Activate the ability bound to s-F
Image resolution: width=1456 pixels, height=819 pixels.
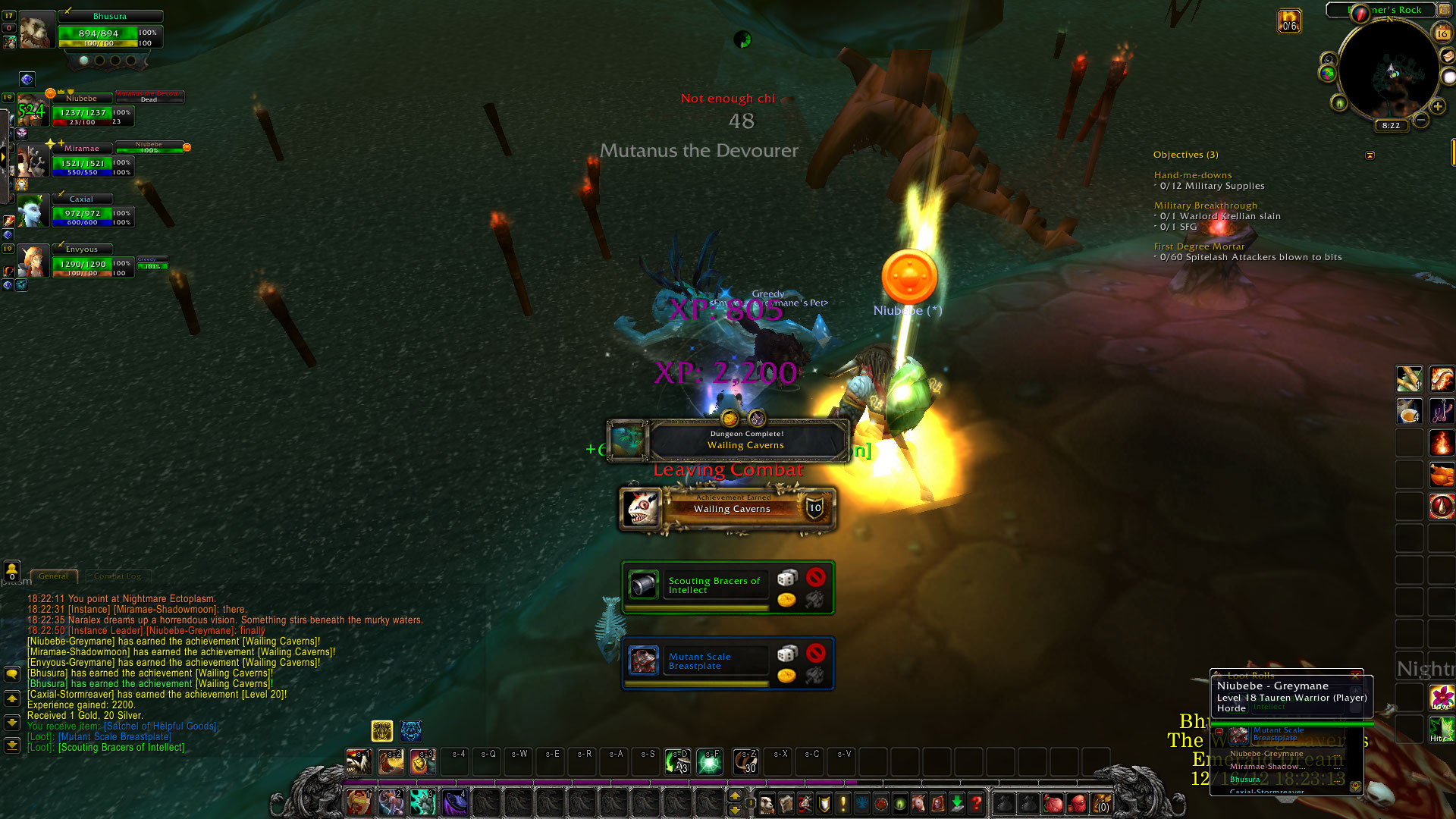point(710,762)
